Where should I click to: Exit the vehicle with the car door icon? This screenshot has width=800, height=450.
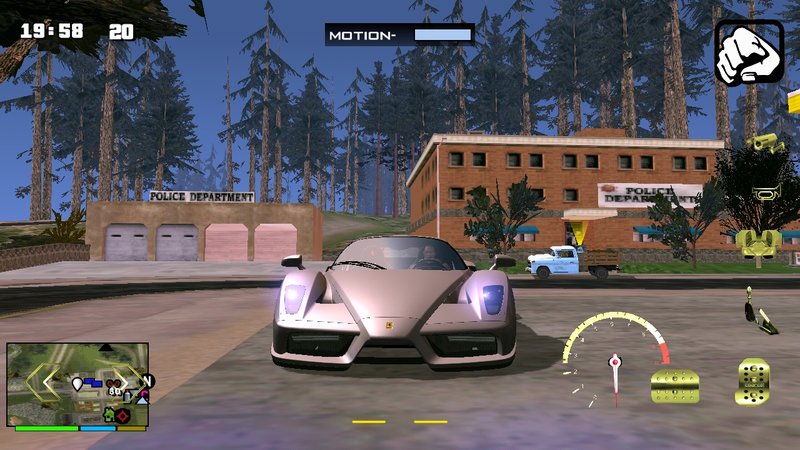(x=758, y=243)
